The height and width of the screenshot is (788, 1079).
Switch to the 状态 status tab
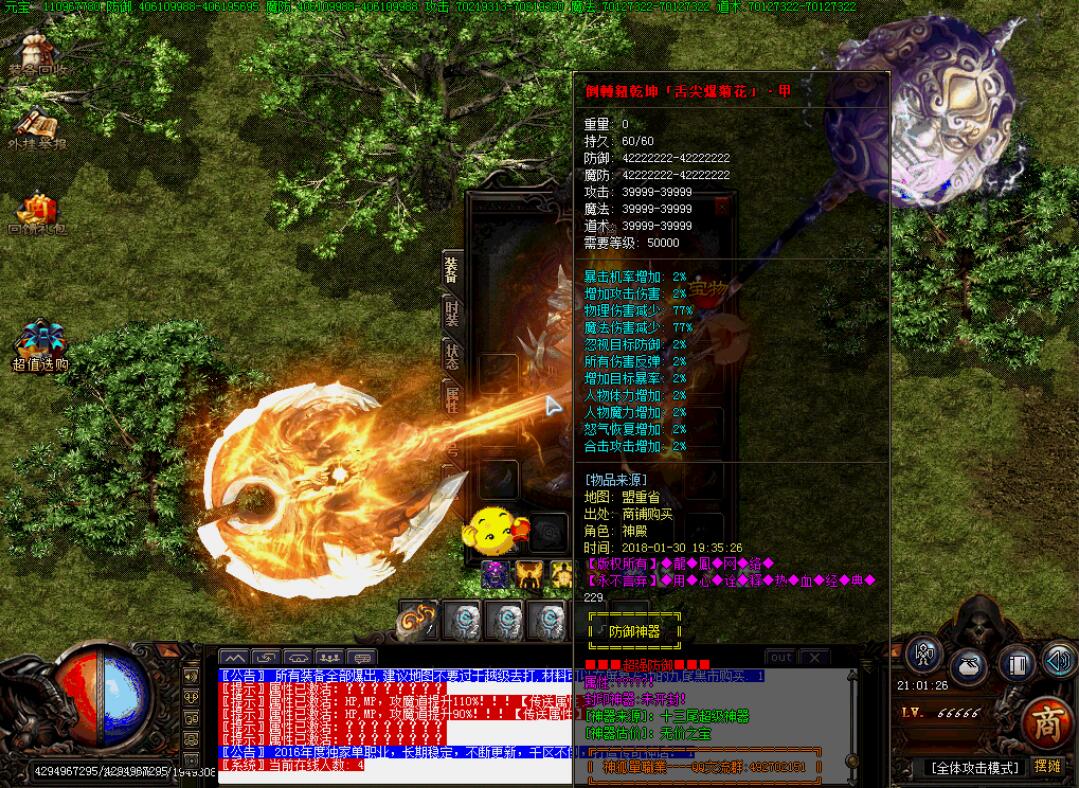click(452, 356)
